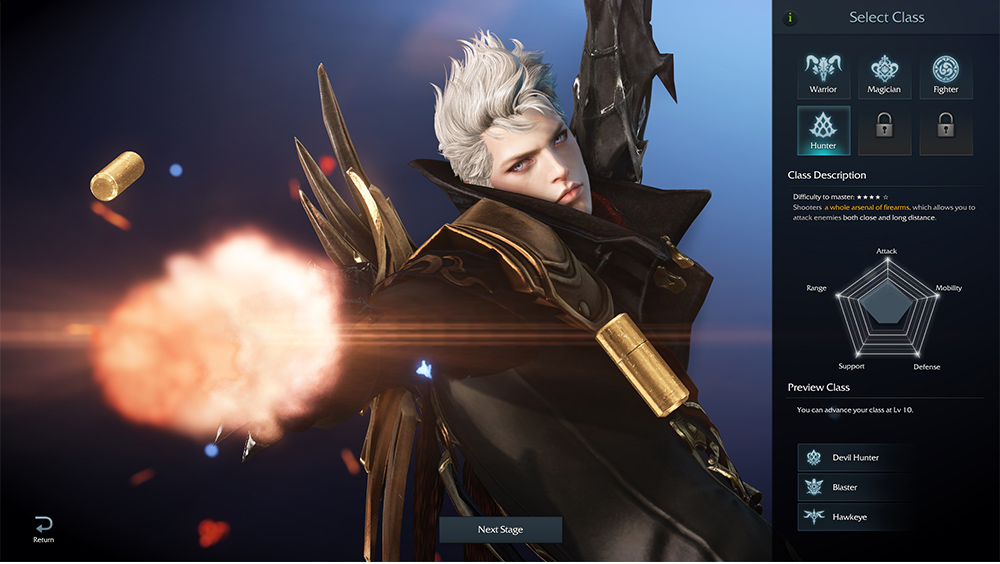
Task: Return to the previous screen
Action: tap(43, 528)
